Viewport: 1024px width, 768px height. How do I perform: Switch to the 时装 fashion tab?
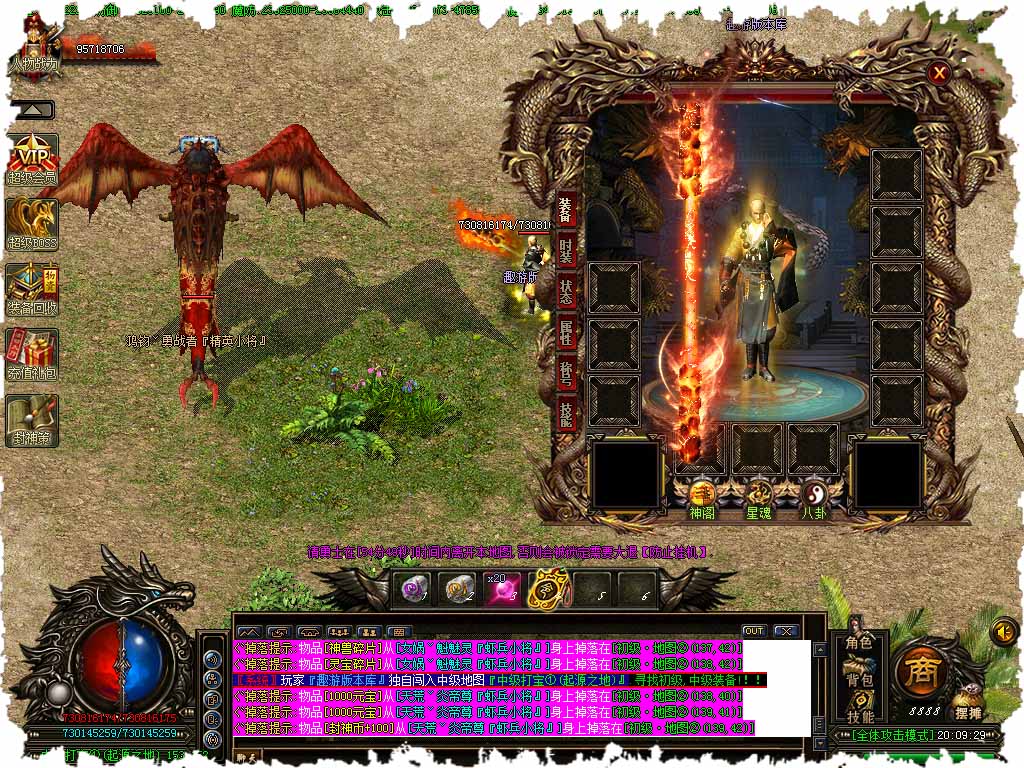coord(566,251)
